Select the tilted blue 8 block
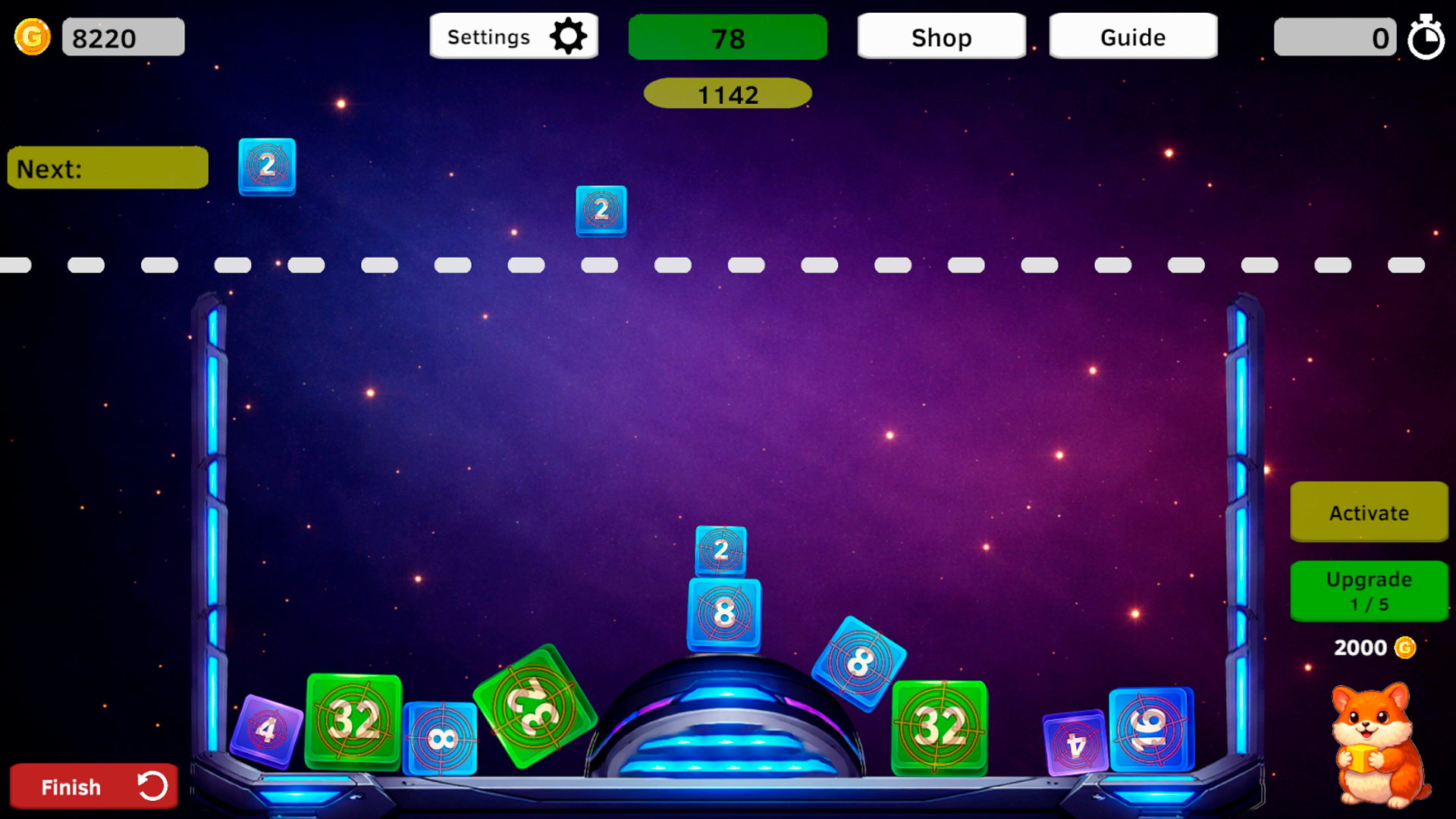This screenshot has width=1456, height=819. pos(858,661)
